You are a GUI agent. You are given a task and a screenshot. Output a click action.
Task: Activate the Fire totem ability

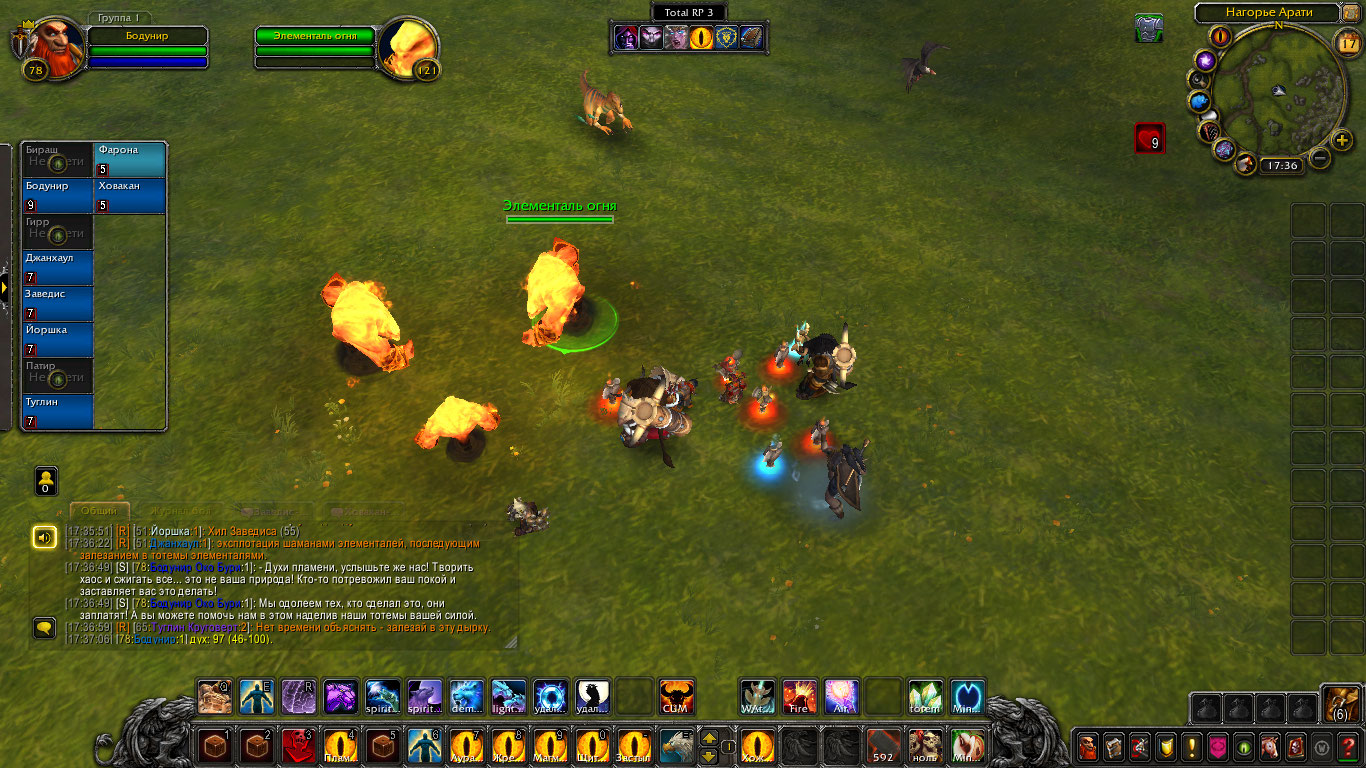click(799, 697)
